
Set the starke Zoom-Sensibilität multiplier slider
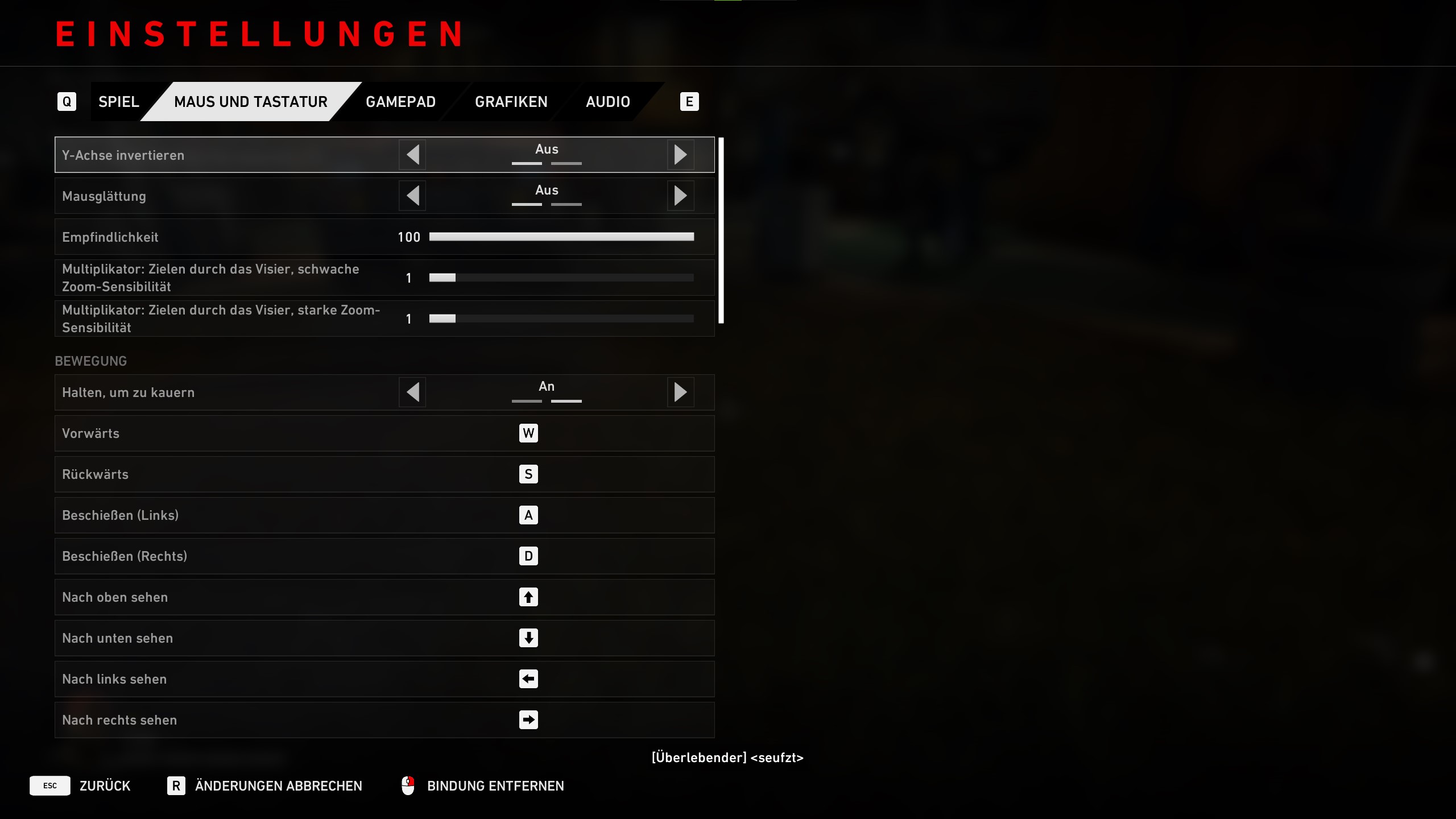coord(561,318)
